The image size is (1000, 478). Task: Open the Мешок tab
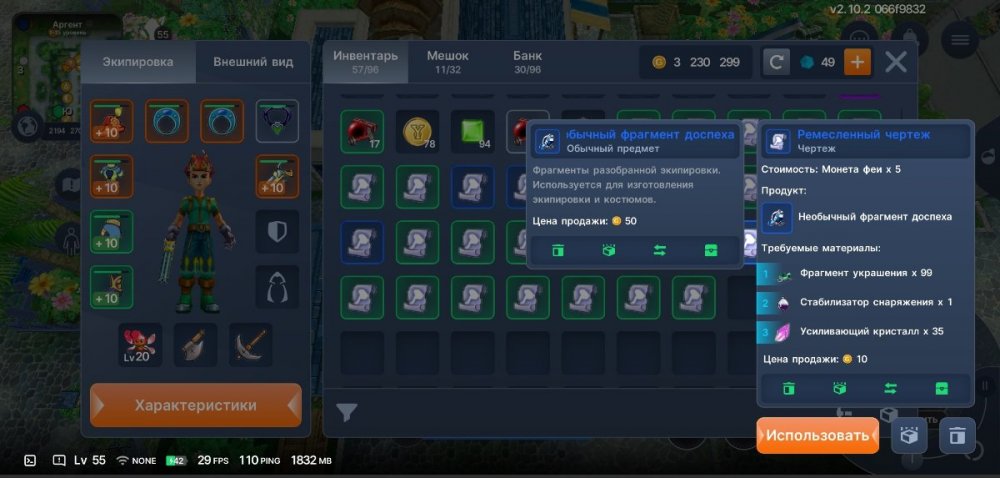point(447,61)
